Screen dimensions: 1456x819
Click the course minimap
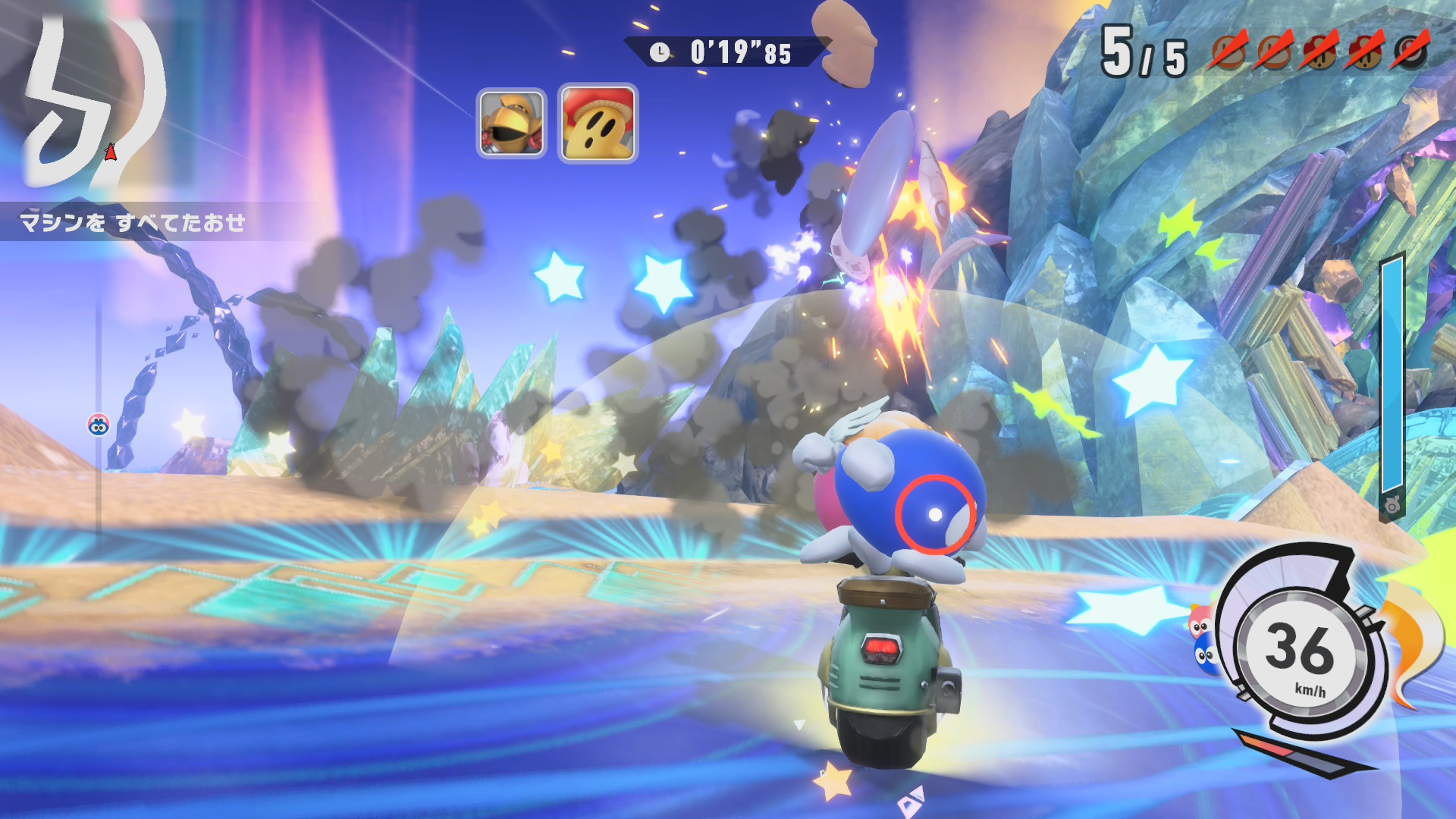[91, 102]
